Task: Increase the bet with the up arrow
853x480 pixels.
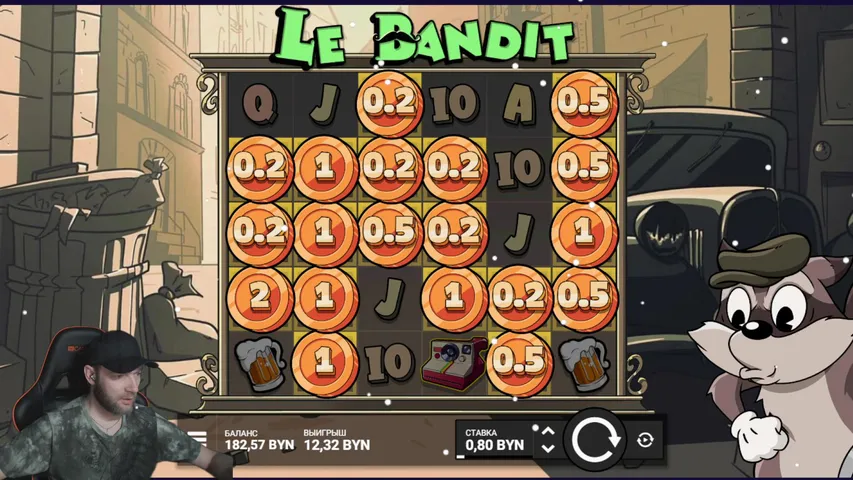Action: pos(547,431)
